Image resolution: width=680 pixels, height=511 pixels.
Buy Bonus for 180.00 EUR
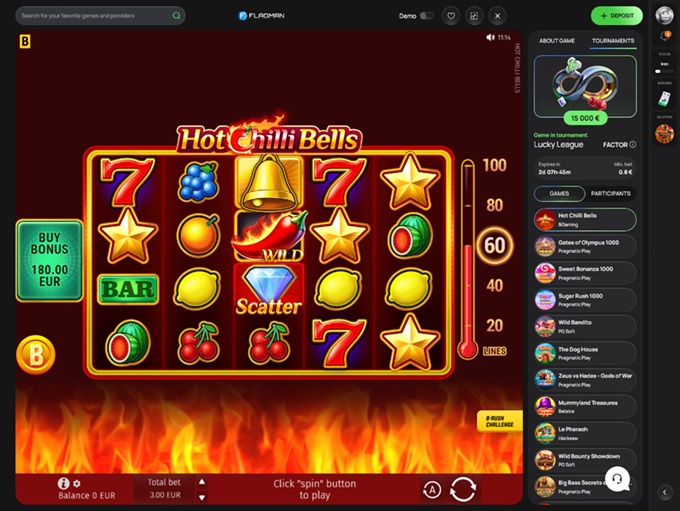click(x=49, y=261)
